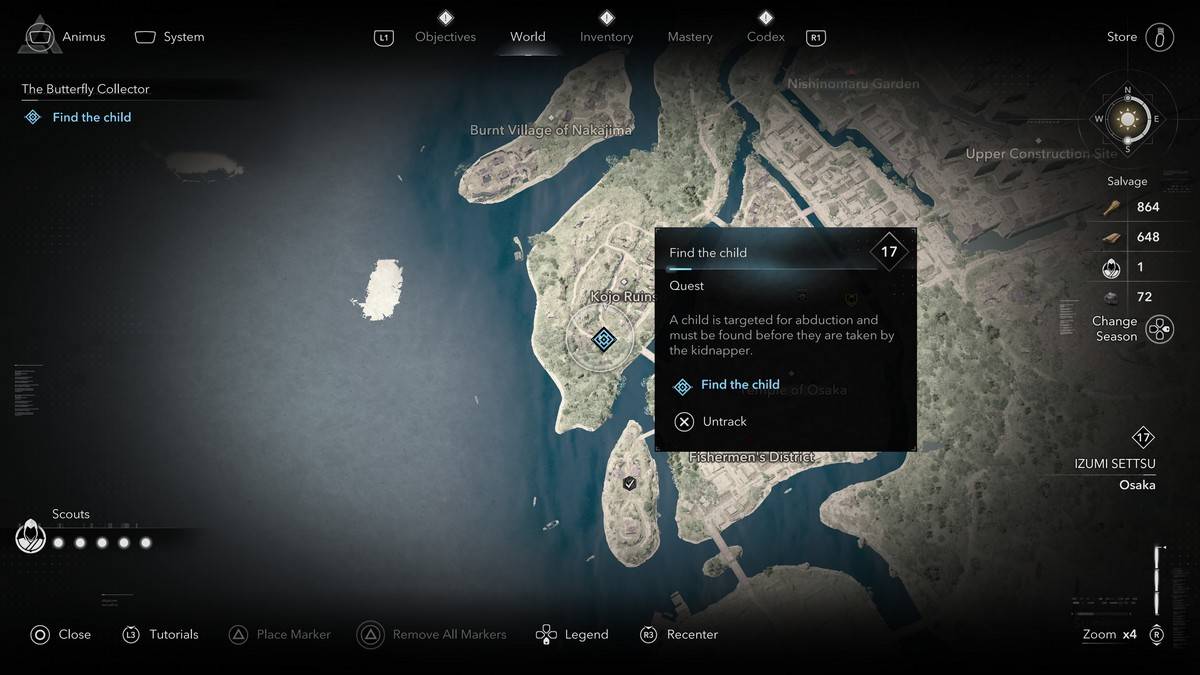Viewport: 1200px width, 675px height.
Task: Open the Objectives tab
Action: pyautogui.click(x=445, y=37)
